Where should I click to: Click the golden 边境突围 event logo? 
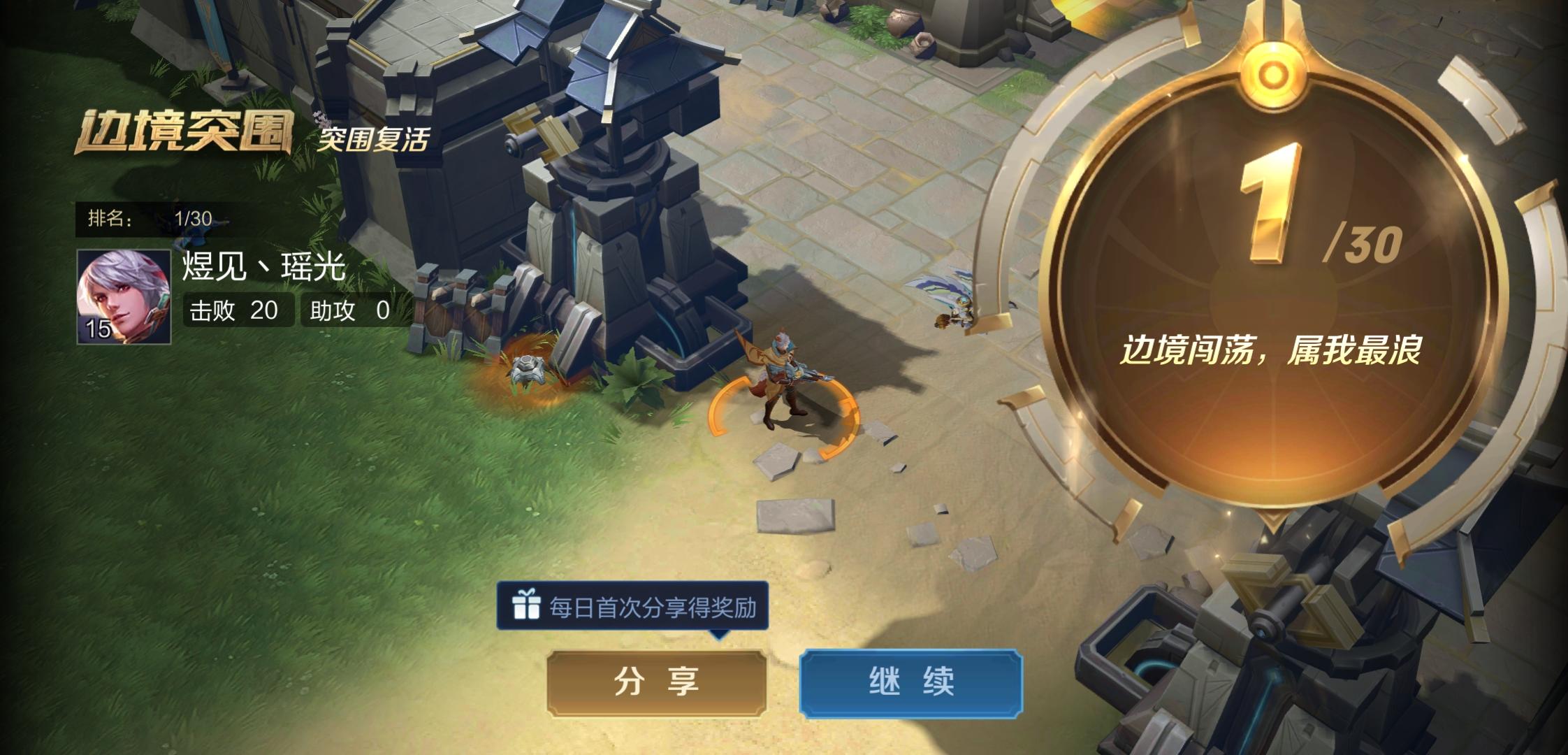pyautogui.click(x=187, y=129)
